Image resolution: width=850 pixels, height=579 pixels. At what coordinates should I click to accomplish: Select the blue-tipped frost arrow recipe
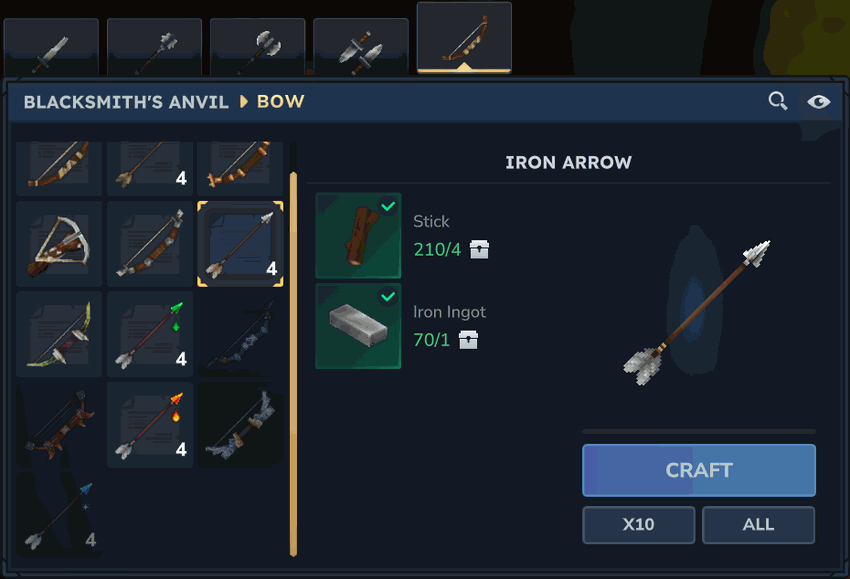click(59, 515)
